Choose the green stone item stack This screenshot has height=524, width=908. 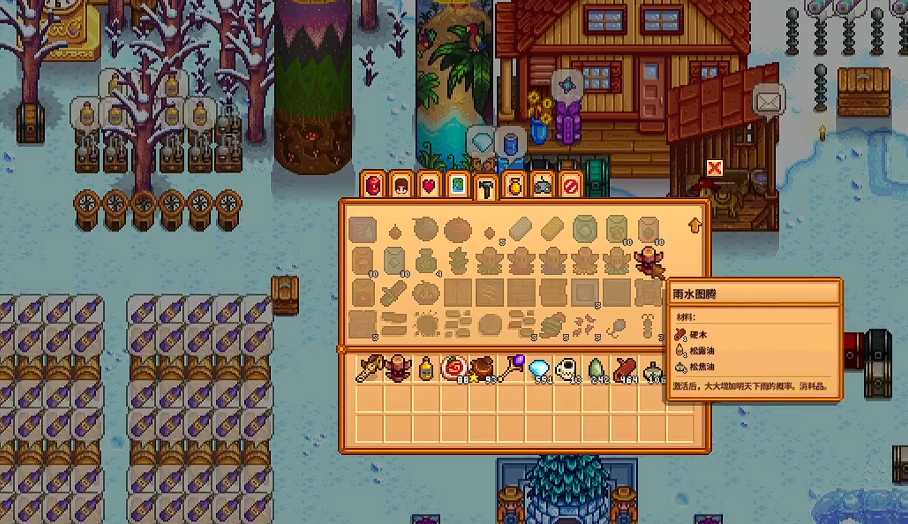tap(597, 368)
